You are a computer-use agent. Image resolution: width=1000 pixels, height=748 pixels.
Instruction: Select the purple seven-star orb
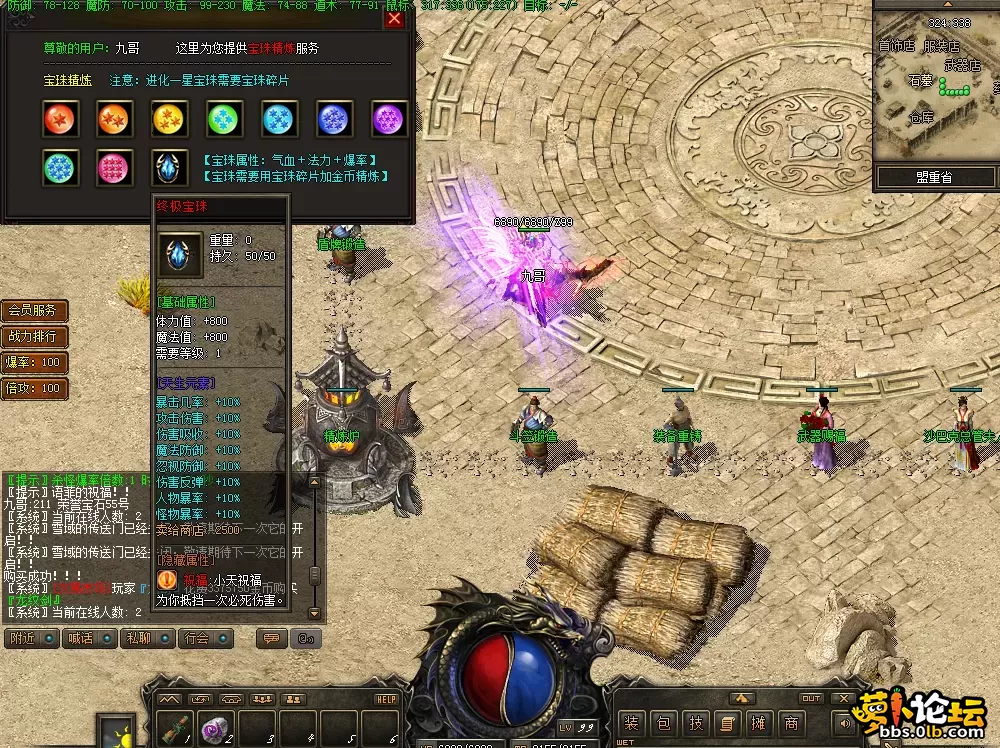coord(389,118)
